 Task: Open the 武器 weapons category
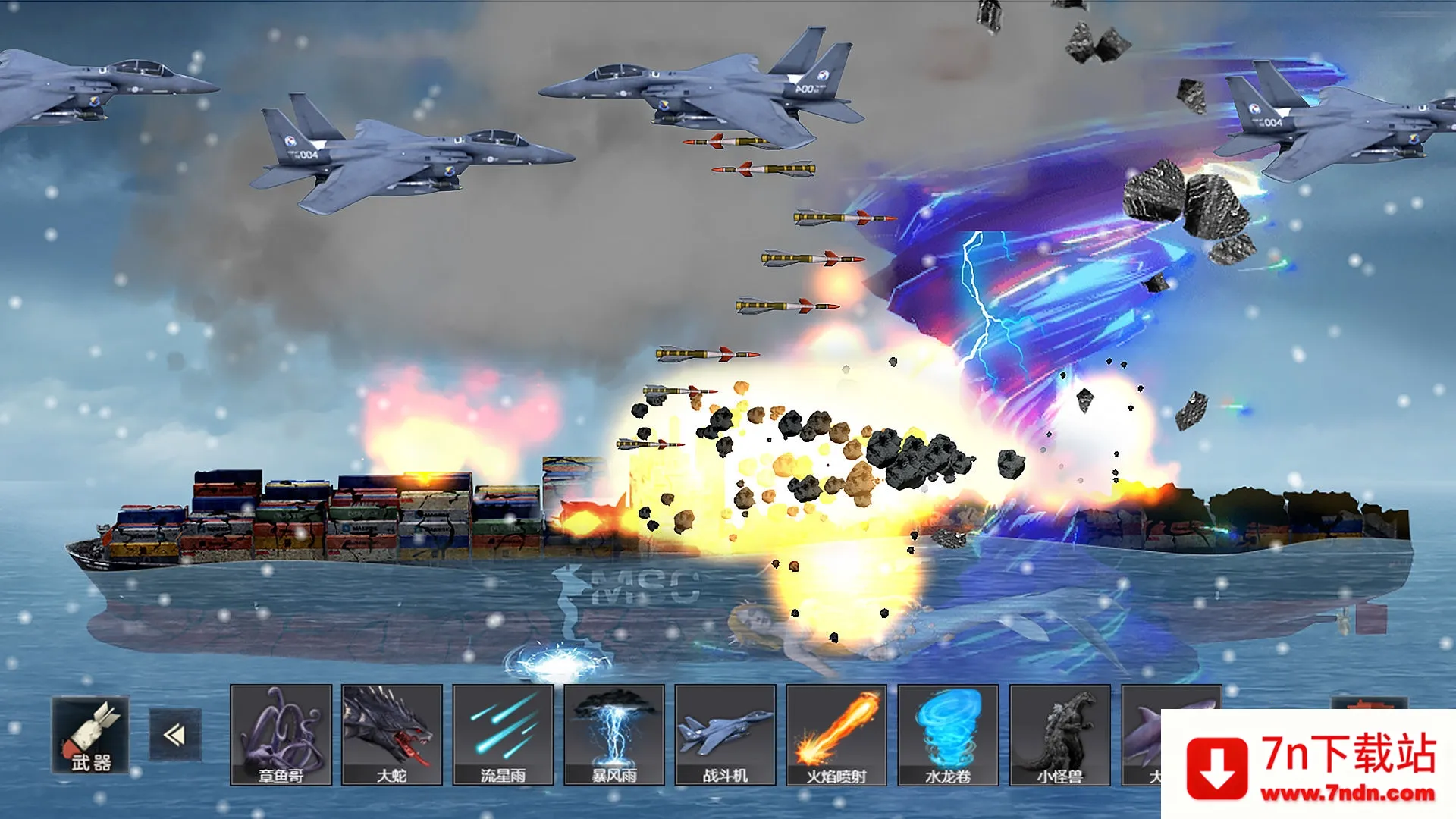(x=90, y=735)
